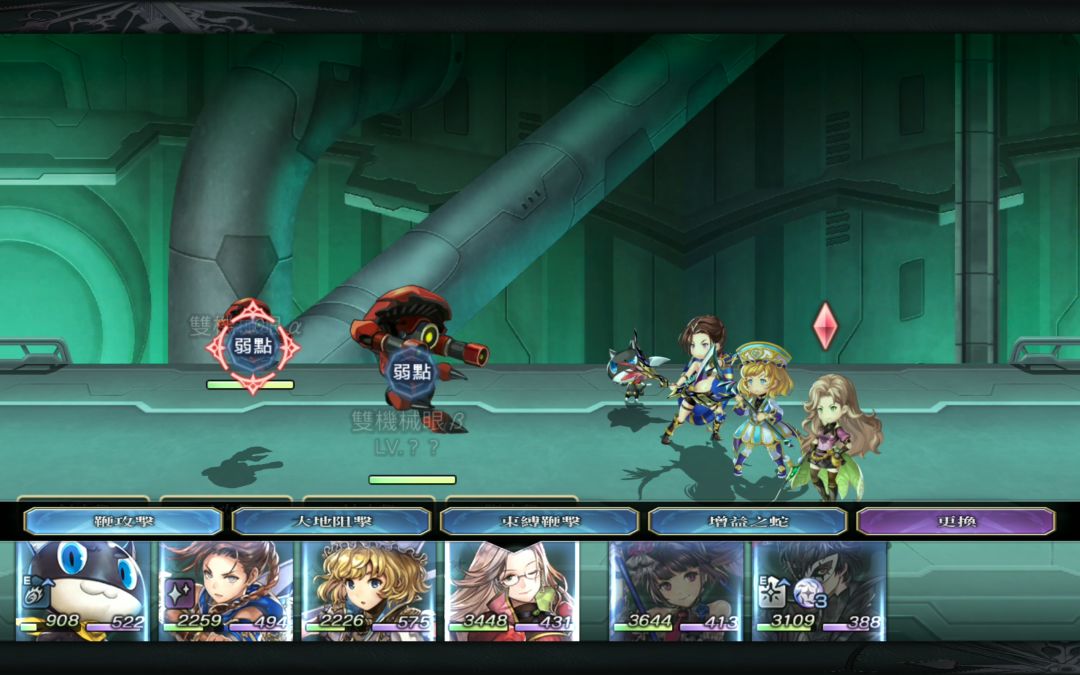The image size is (1080, 675).
Task: Tap the purple 更換 swap button
Action: click(x=956, y=521)
